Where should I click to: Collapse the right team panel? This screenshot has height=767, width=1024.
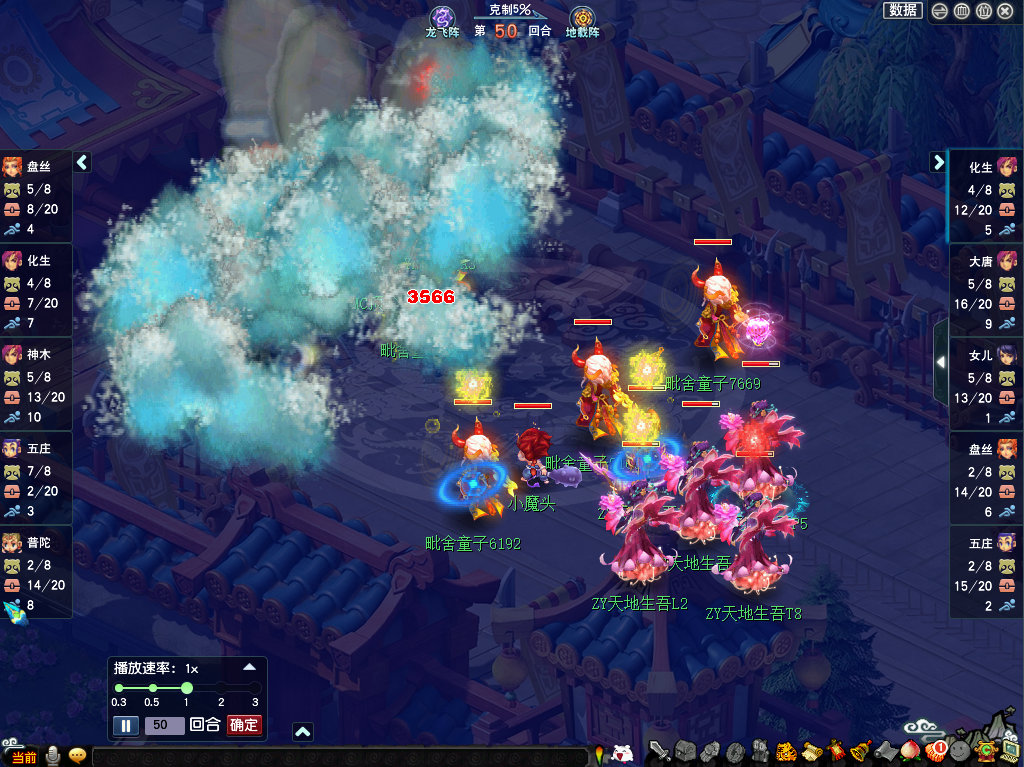pyautogui.click(x=938, y=162)
